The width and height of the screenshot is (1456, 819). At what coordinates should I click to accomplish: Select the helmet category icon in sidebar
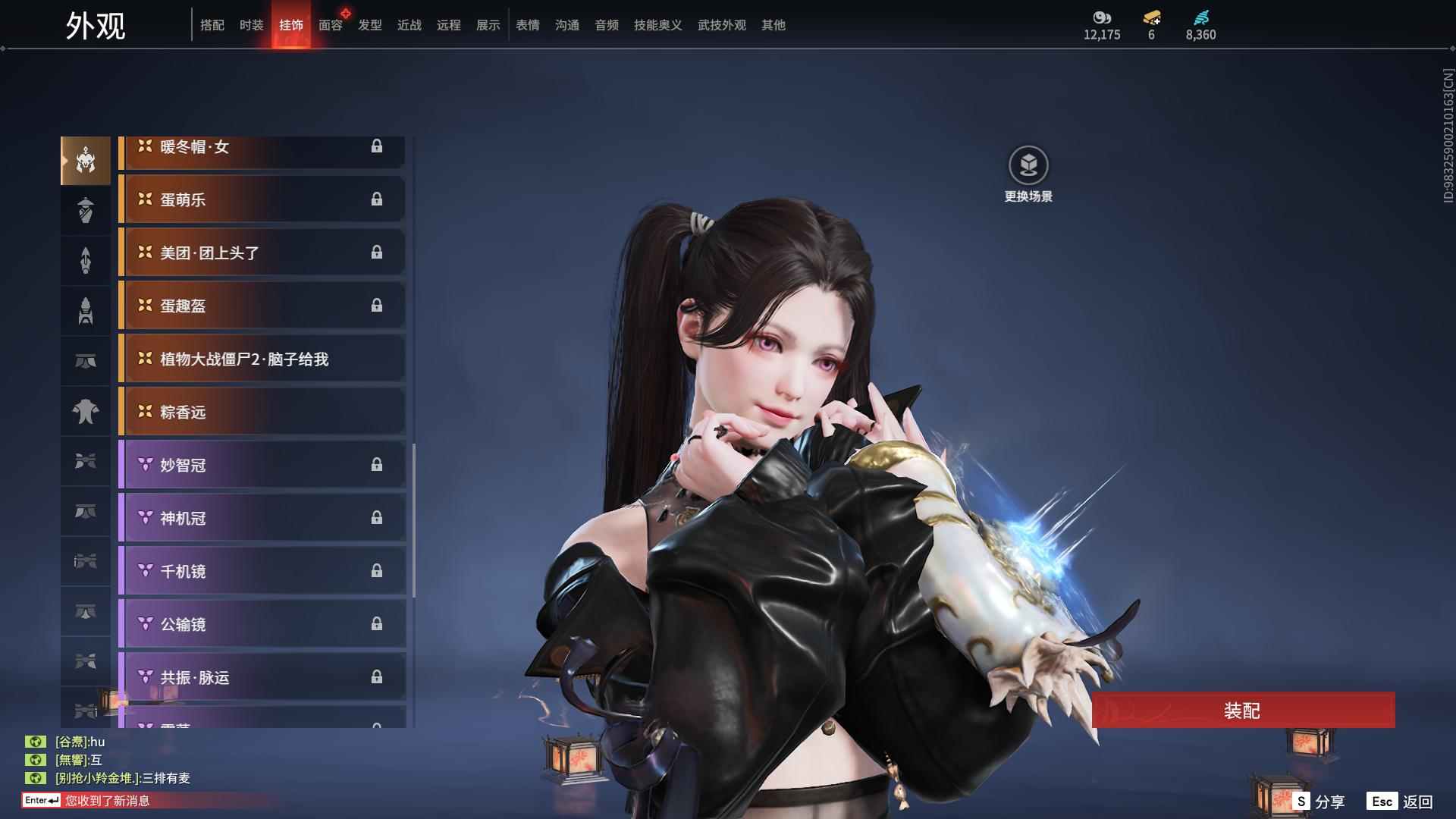coord(86,161)
